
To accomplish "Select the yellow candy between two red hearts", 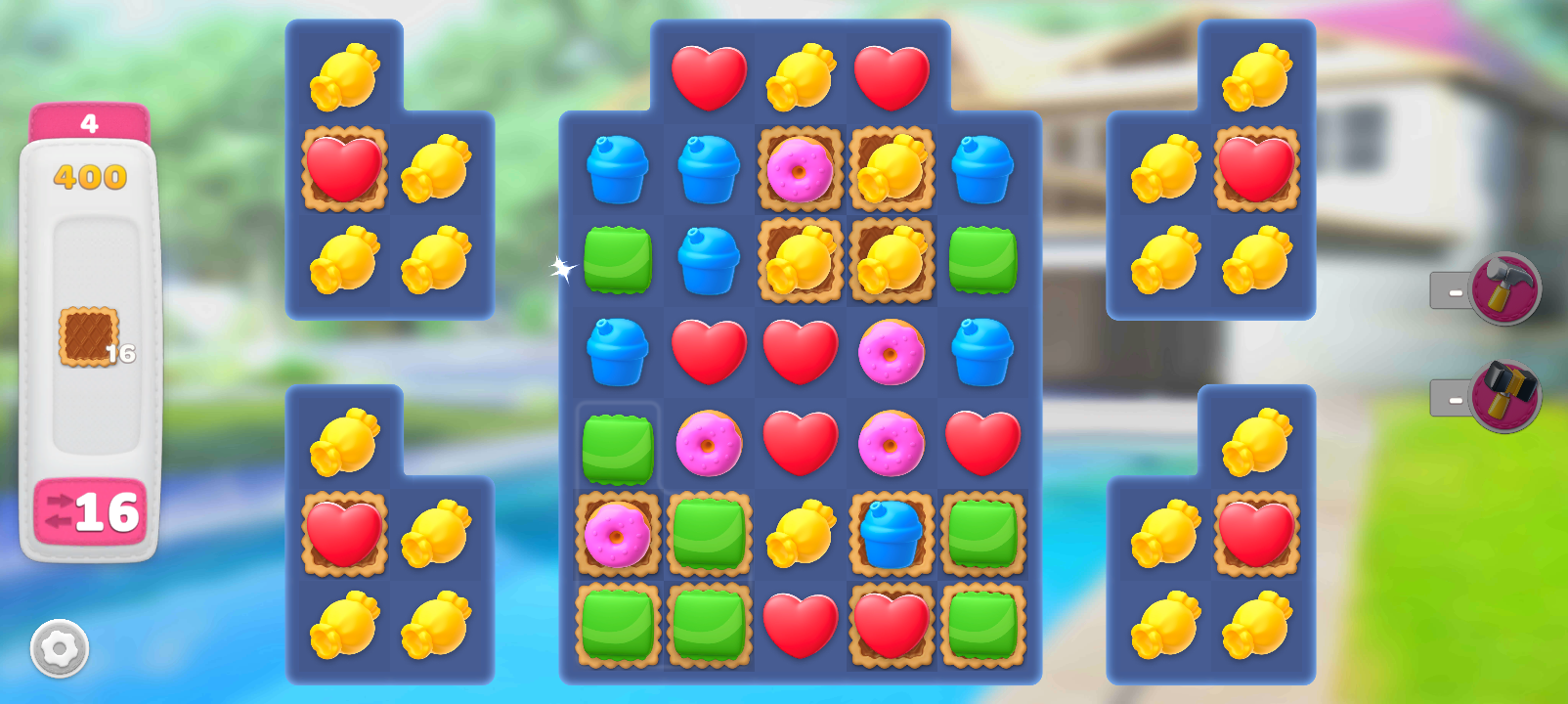I will pos(800,77).
